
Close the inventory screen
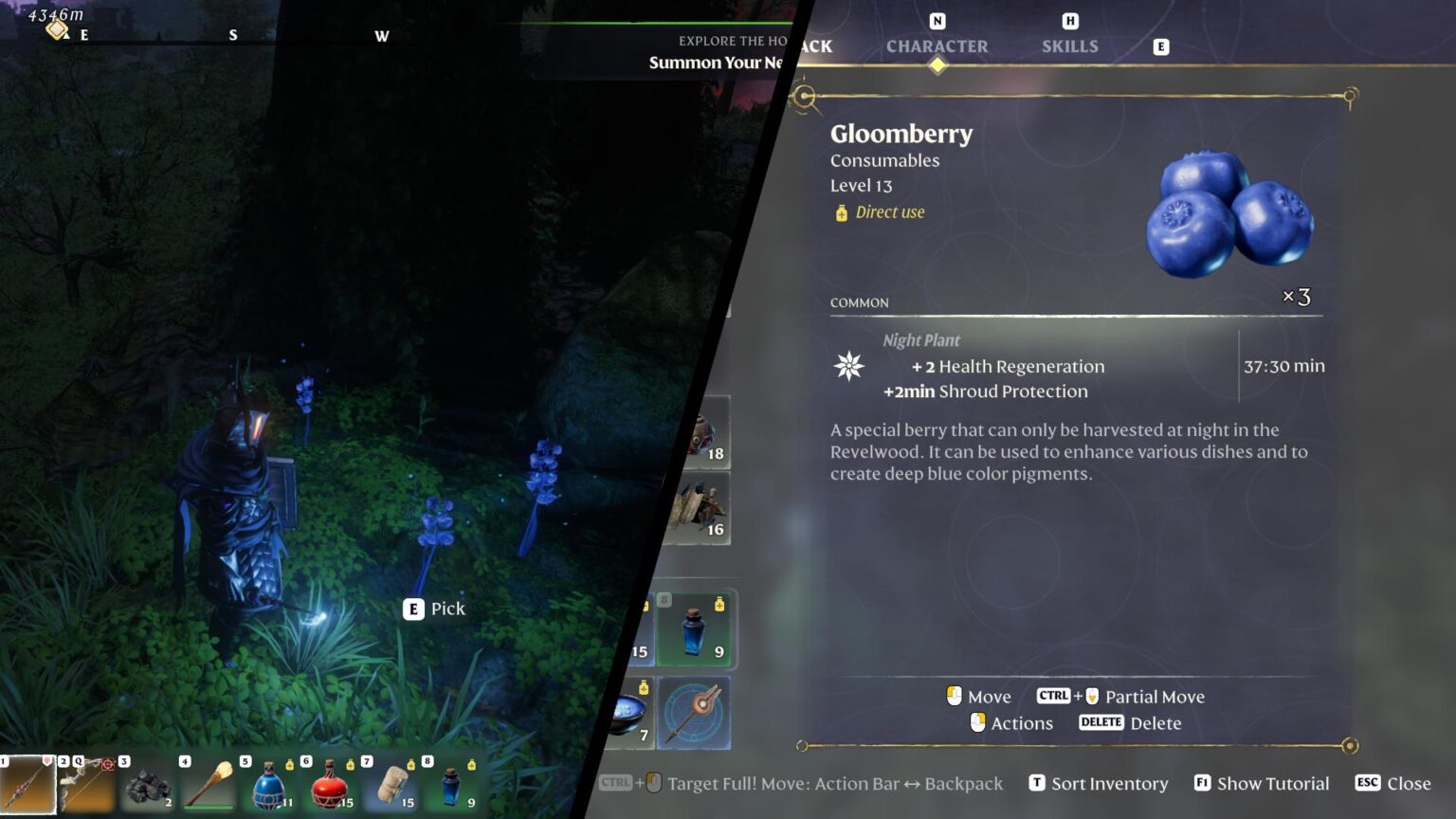(1393, 783)
